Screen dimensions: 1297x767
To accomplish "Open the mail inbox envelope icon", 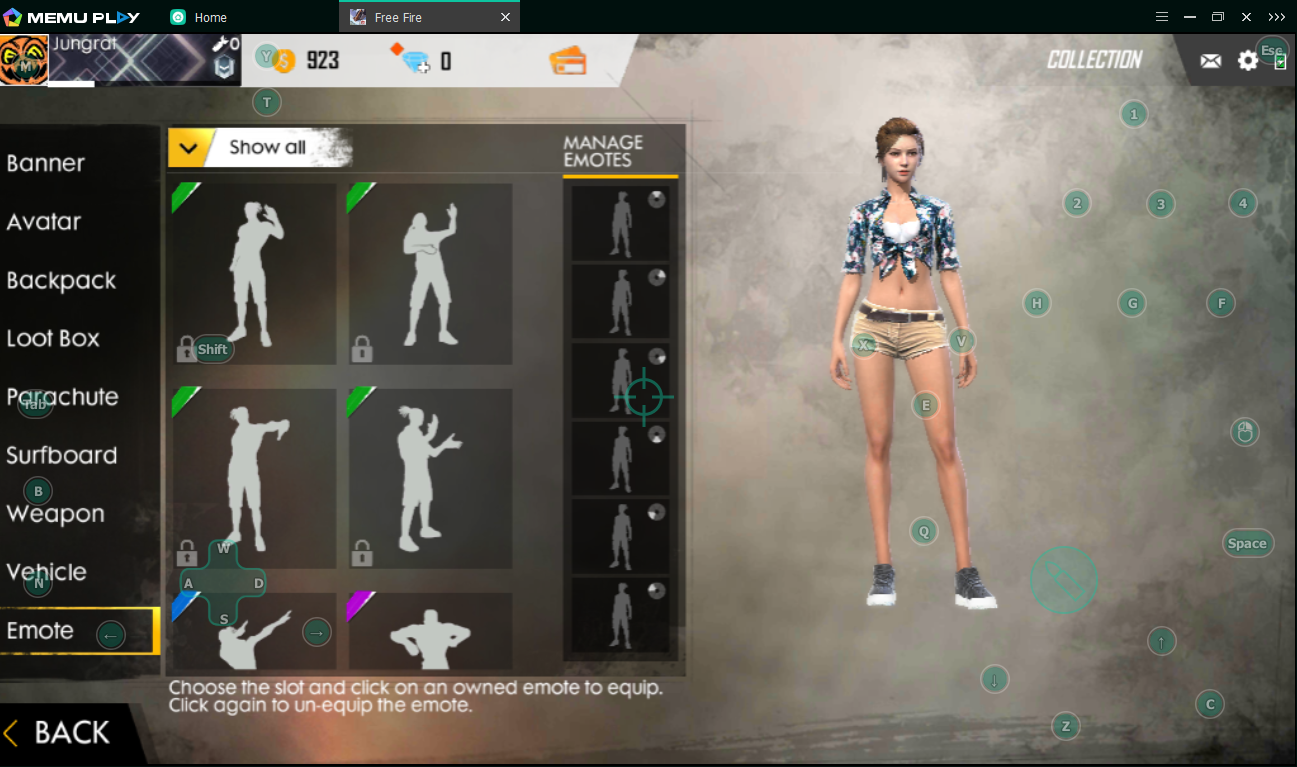I will point(1210,61).
